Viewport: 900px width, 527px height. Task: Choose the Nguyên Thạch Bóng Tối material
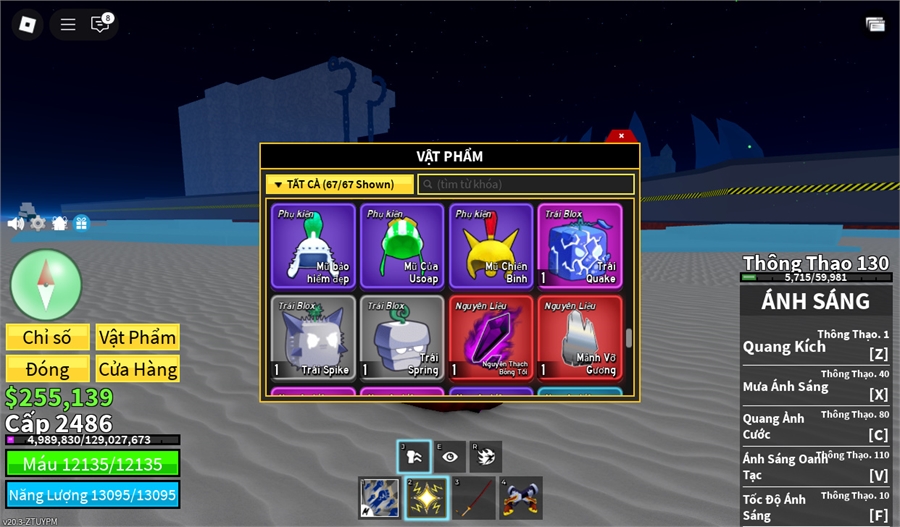click(490, 338)
